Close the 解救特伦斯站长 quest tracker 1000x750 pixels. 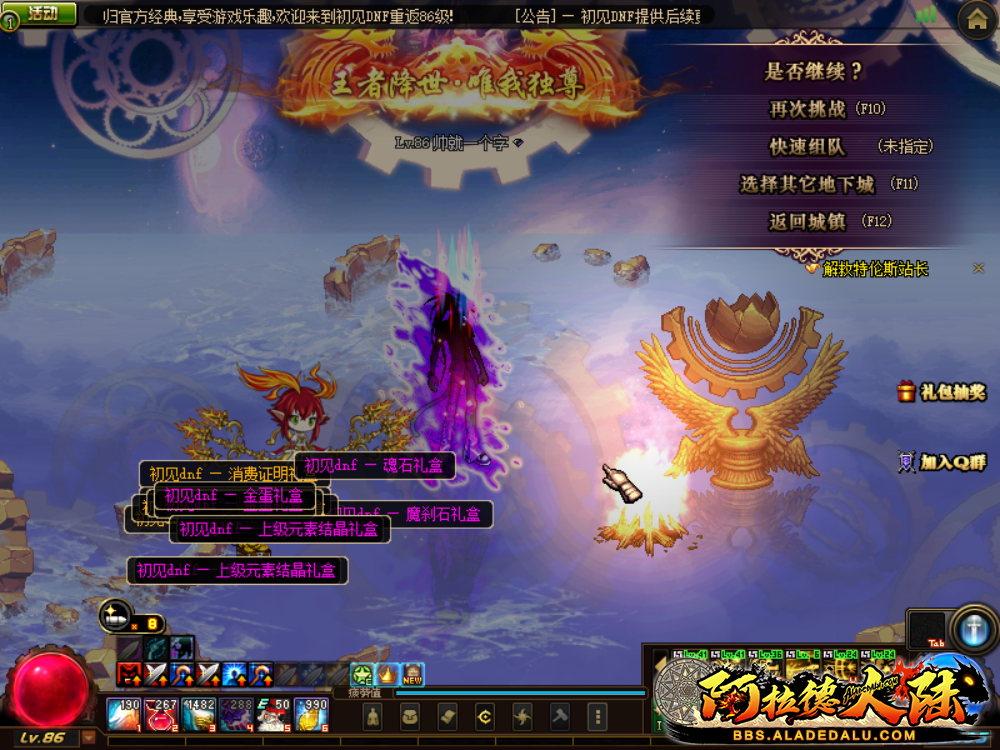click(x=979, y=268)
